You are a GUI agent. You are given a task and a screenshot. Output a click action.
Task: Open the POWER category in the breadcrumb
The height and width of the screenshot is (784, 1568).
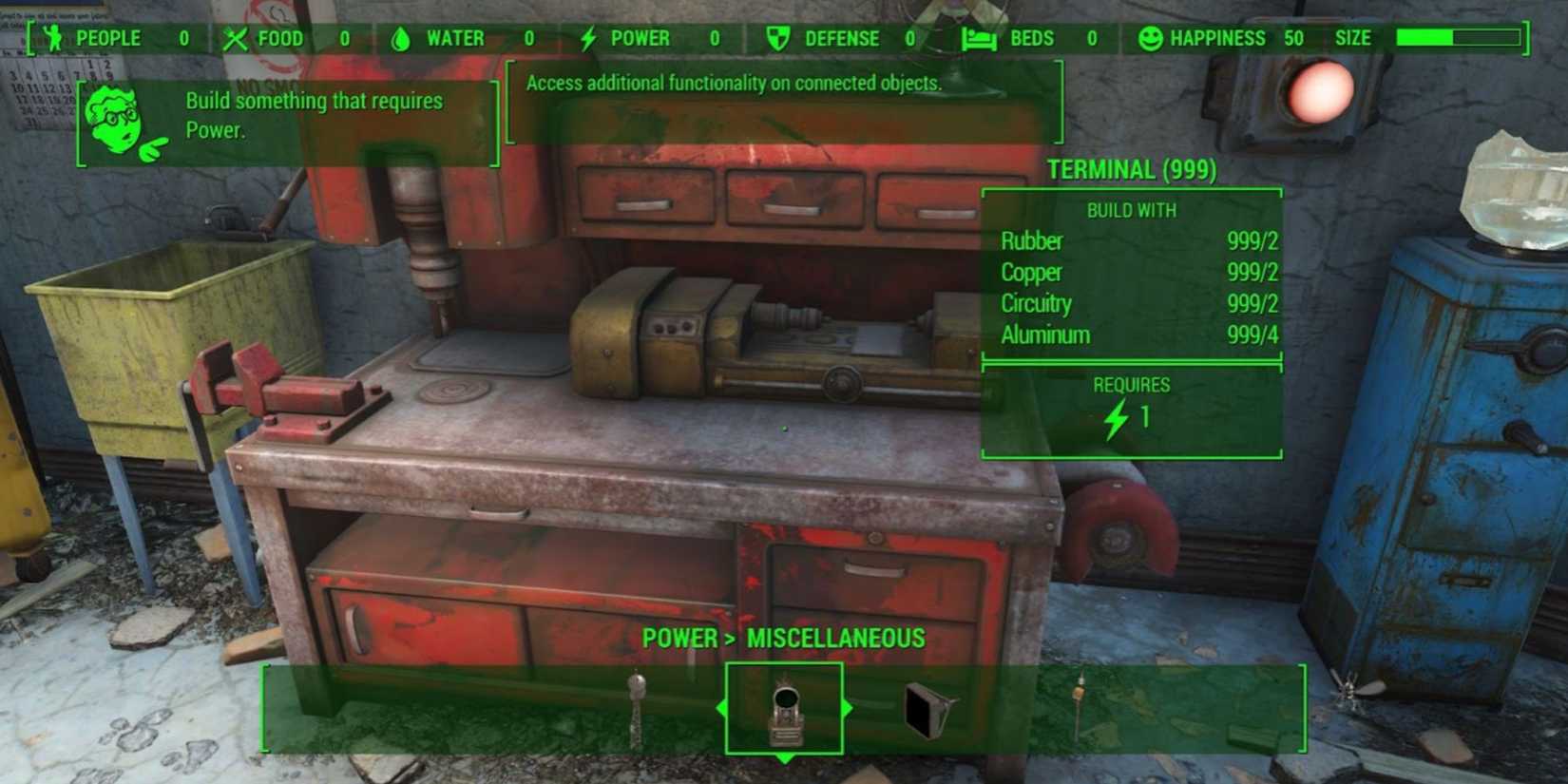point(678,638)
